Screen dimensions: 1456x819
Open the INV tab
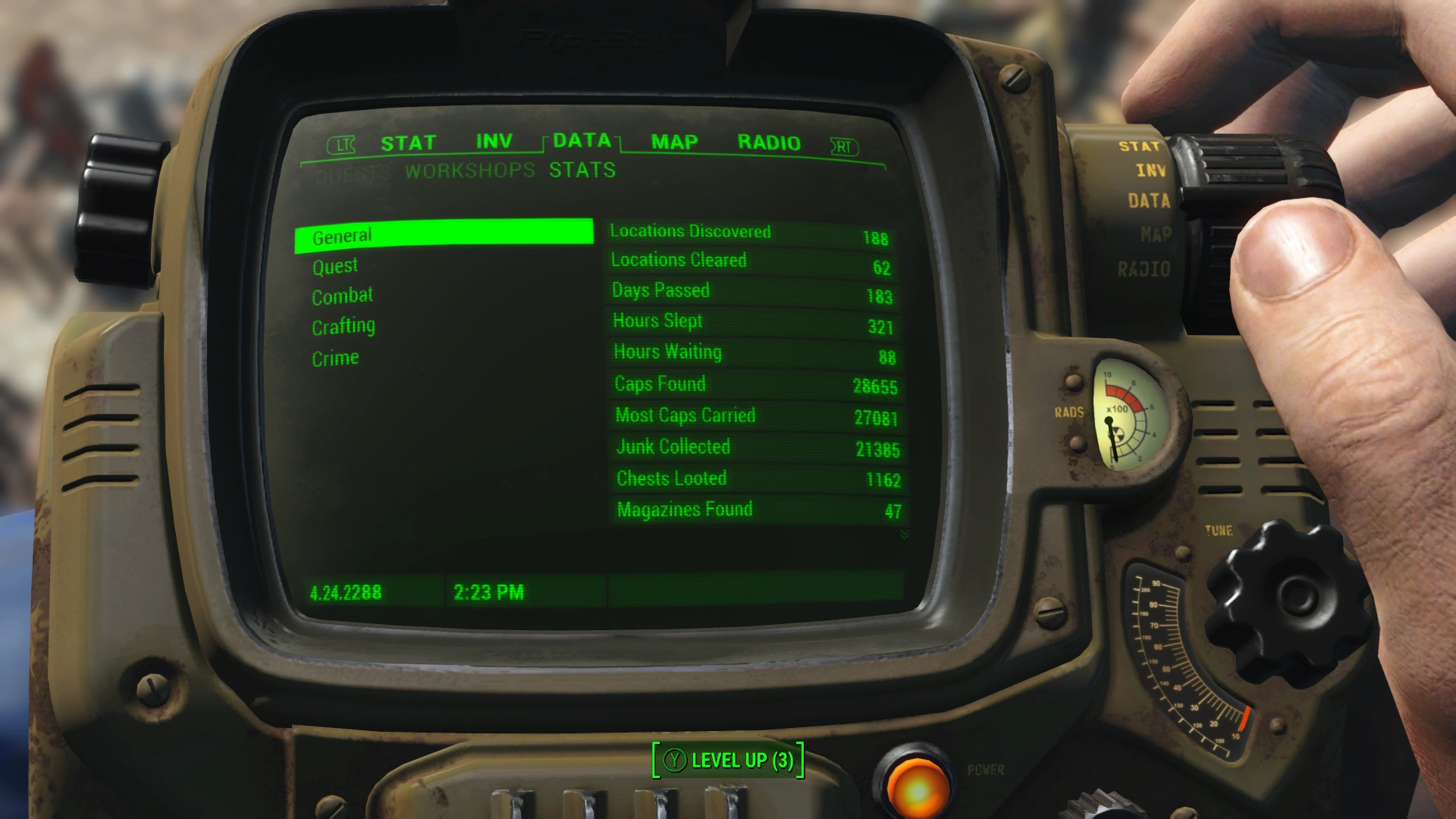pos(494,140)
